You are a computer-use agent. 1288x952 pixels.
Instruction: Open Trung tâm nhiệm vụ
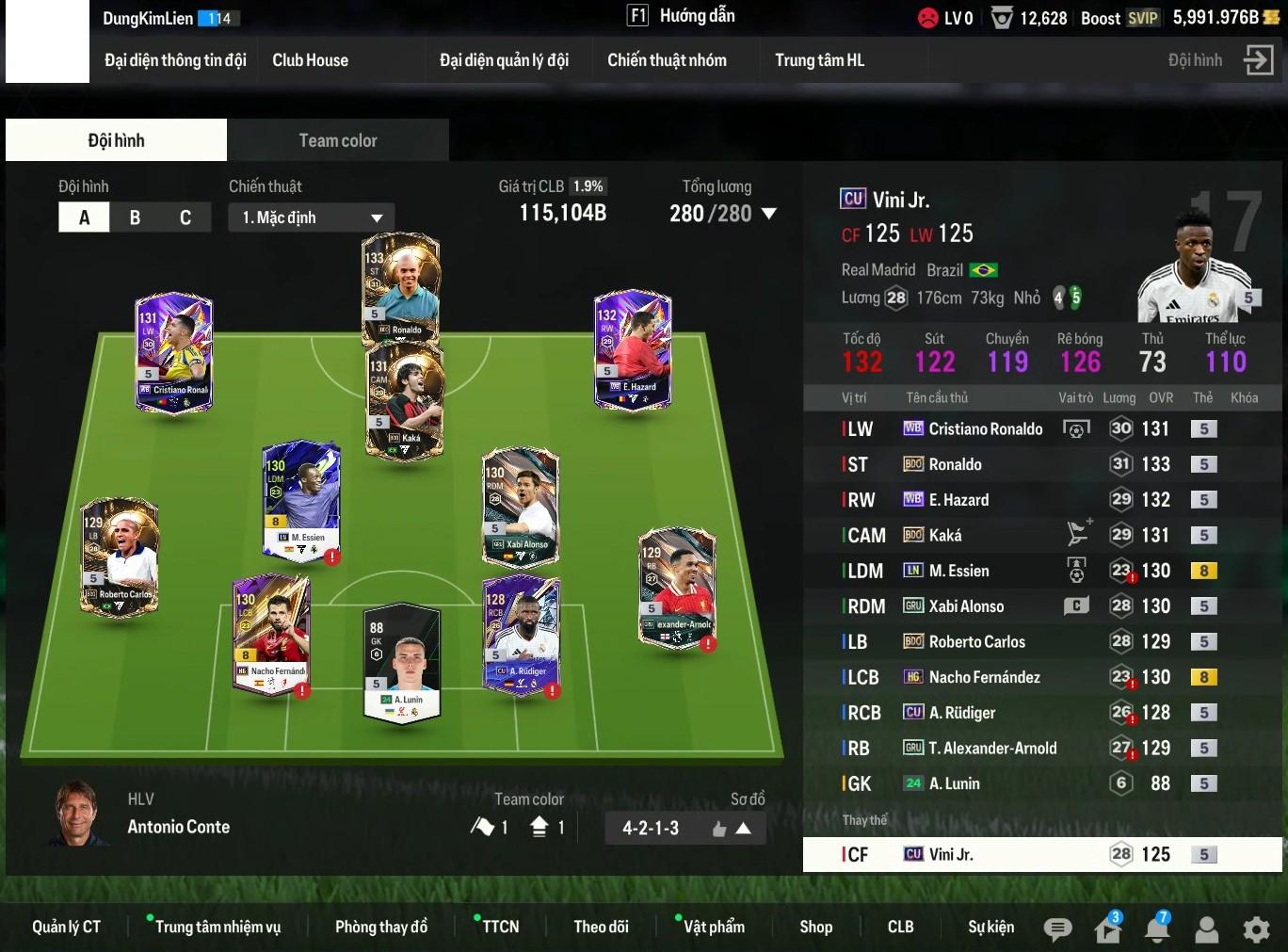pyautogui.click(x=217, y=927)
